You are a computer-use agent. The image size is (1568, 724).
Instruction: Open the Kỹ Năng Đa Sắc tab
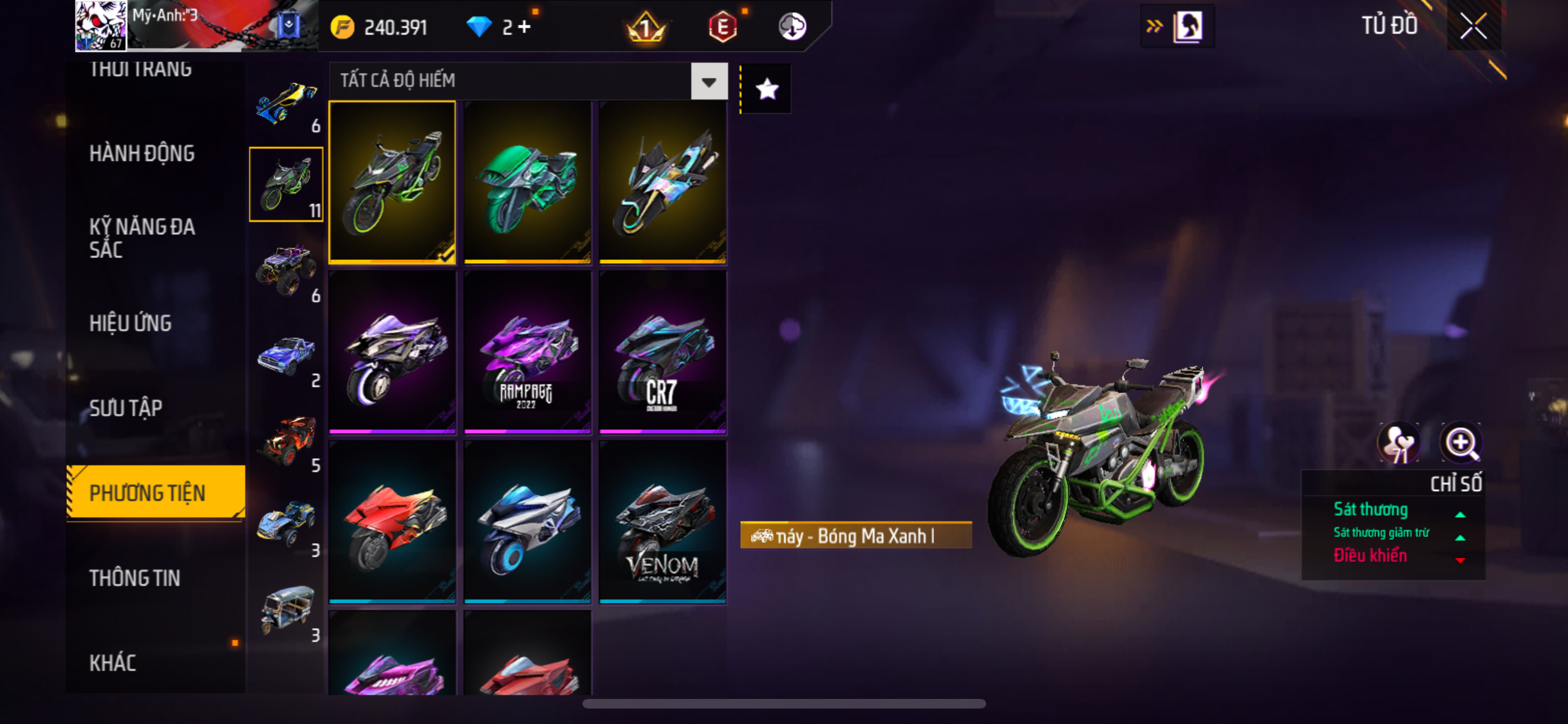pos(142,237)
